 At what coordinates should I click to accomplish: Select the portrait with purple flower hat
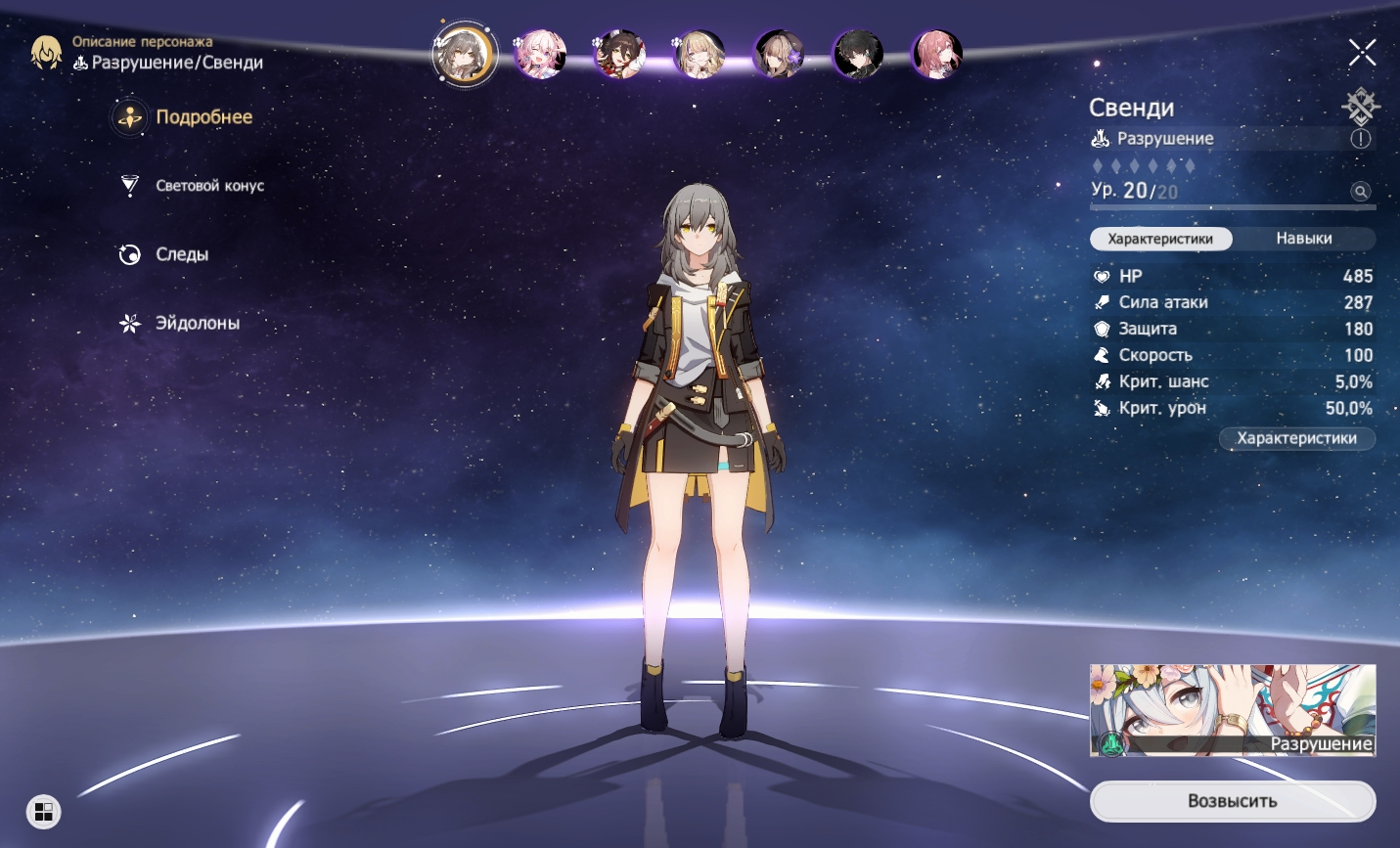(779, 54)
